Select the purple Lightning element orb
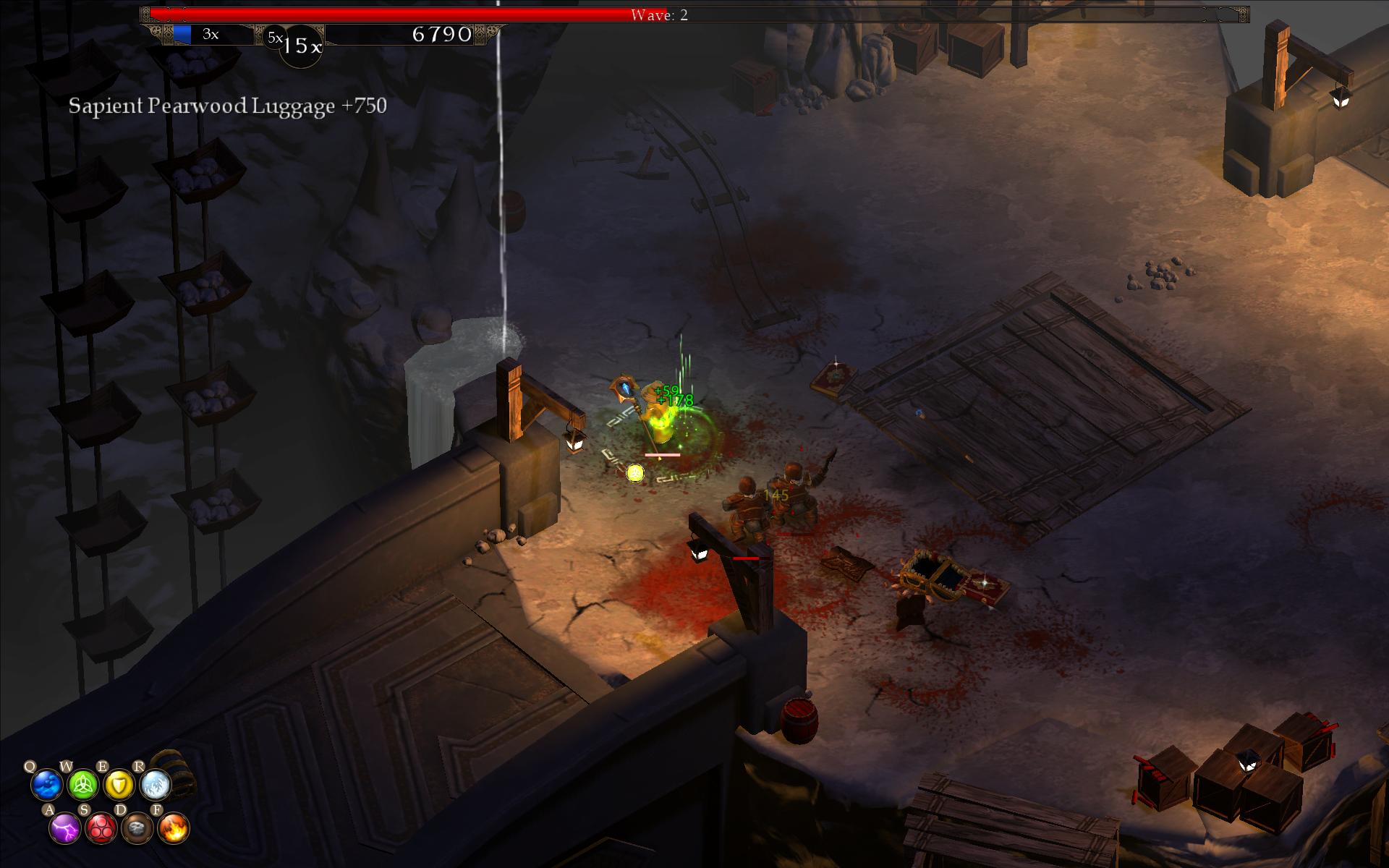 [x=65, y=827]
